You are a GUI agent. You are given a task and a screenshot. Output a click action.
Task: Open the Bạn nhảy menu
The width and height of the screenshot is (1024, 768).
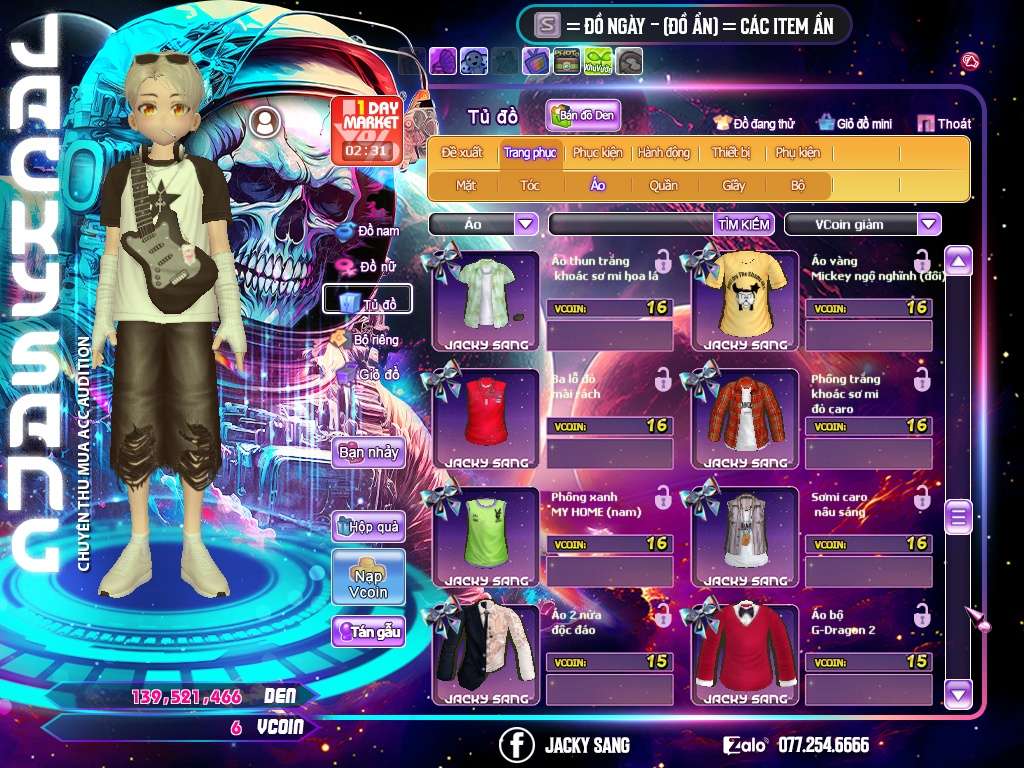click(368, 452)
